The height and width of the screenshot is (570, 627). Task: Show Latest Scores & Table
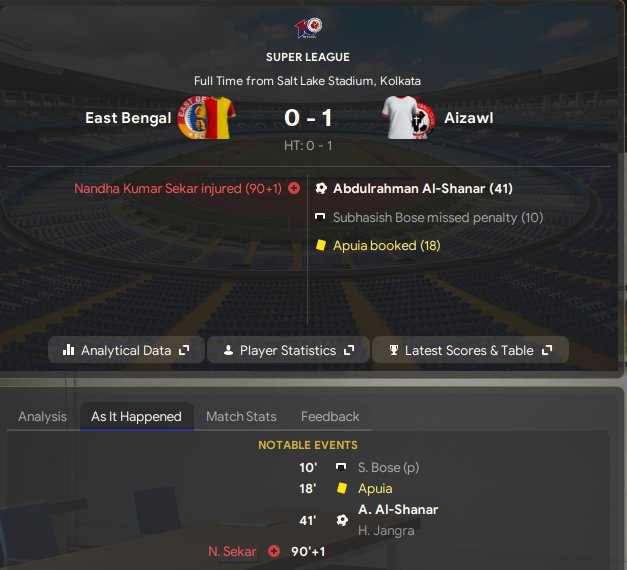tap(470, 350)
